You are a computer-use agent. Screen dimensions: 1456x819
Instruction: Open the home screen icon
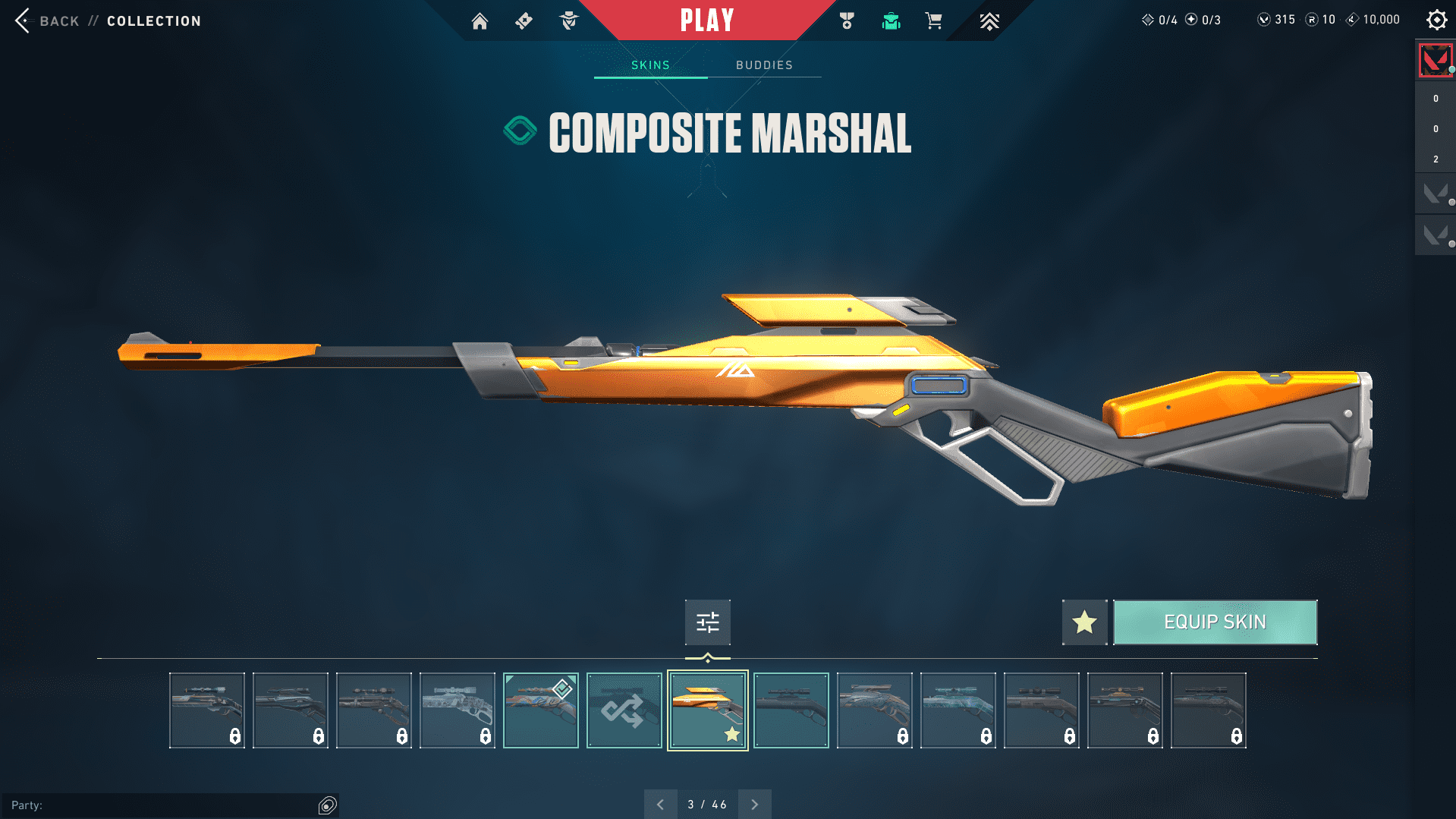click(x=480, y=21)
